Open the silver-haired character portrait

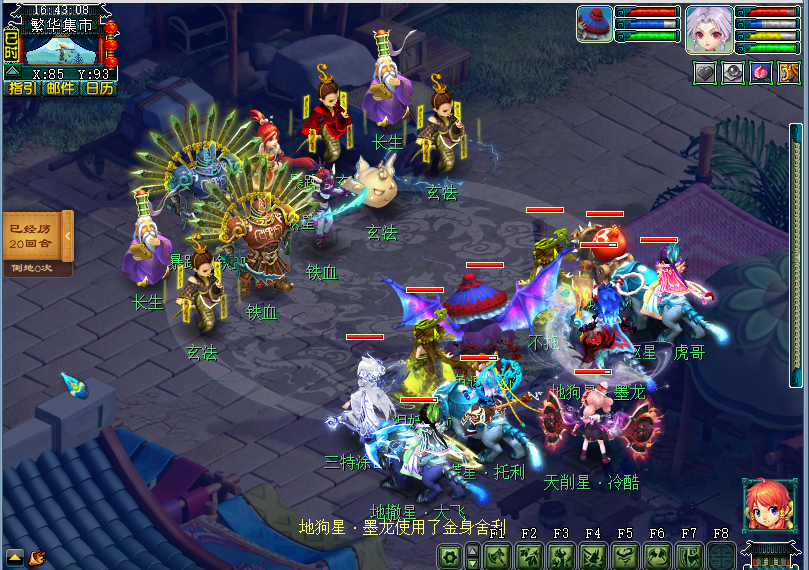[x=705, y=28]
